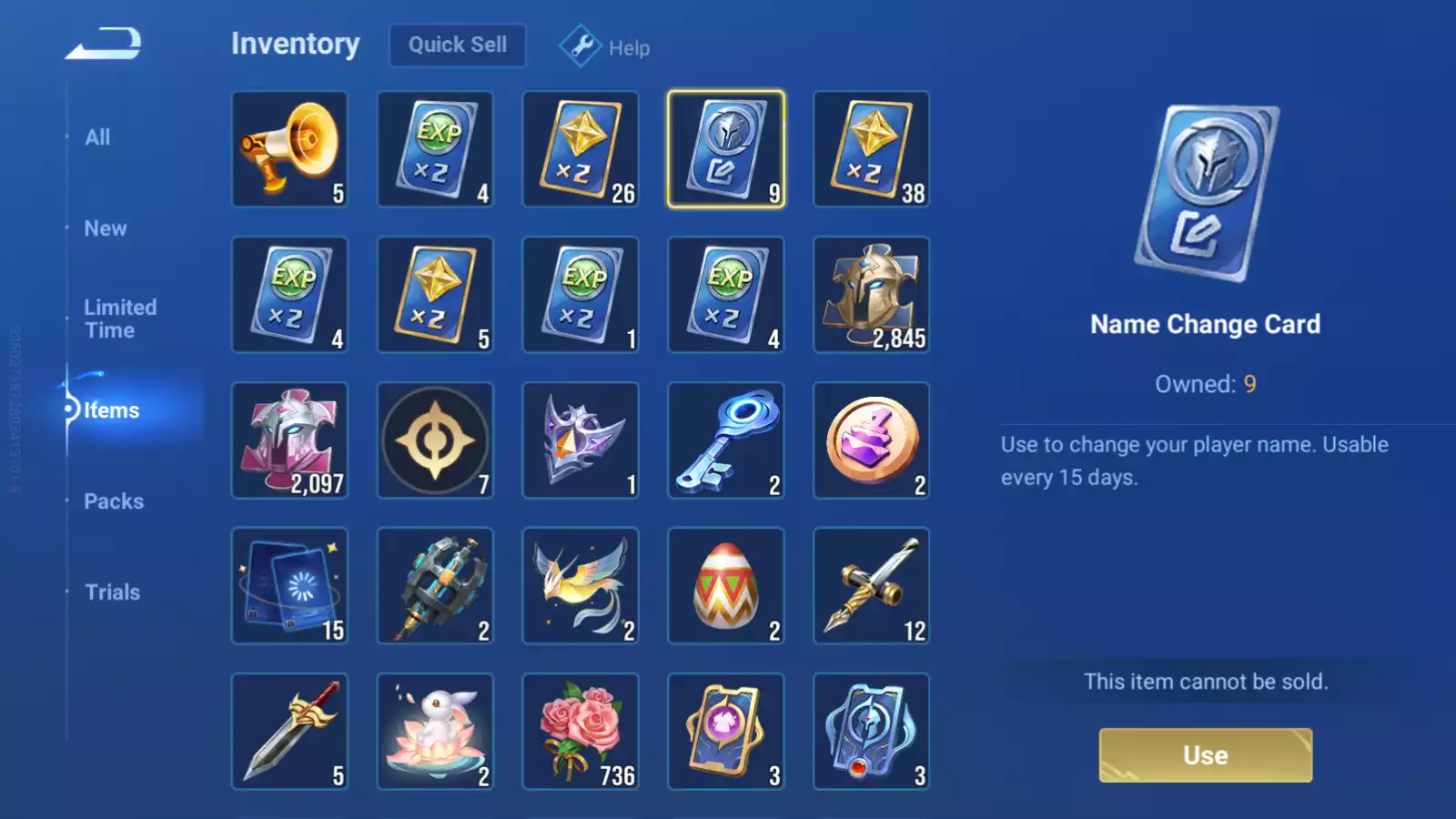
Task: Select the Packs category
Action: pyautogui.click(x=114, y=501)
